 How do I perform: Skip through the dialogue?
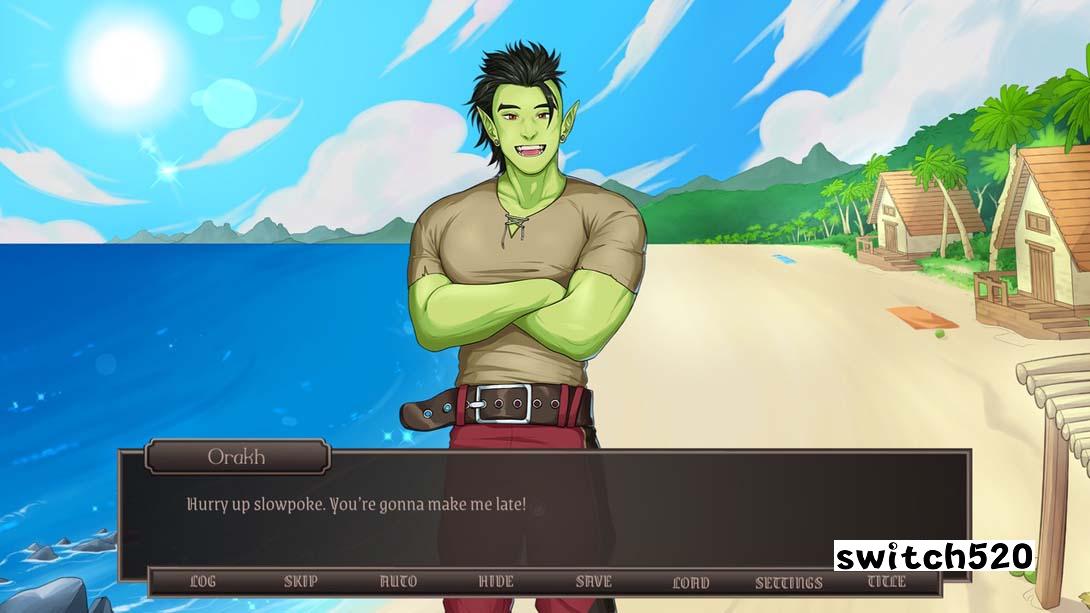pyautogui.click(x=300, y=581)
